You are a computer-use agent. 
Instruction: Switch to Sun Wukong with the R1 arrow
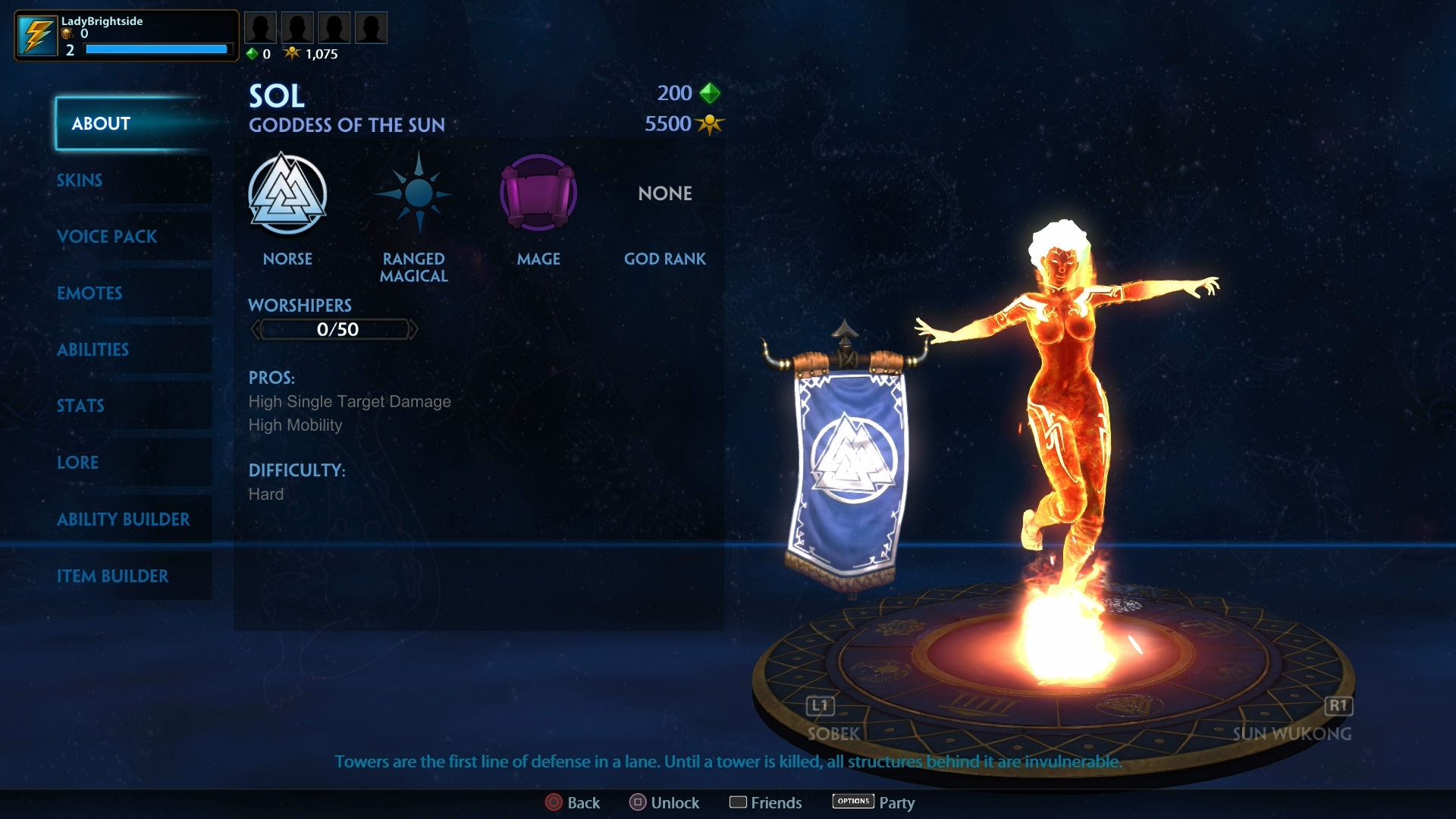(x=1338, y=705)
